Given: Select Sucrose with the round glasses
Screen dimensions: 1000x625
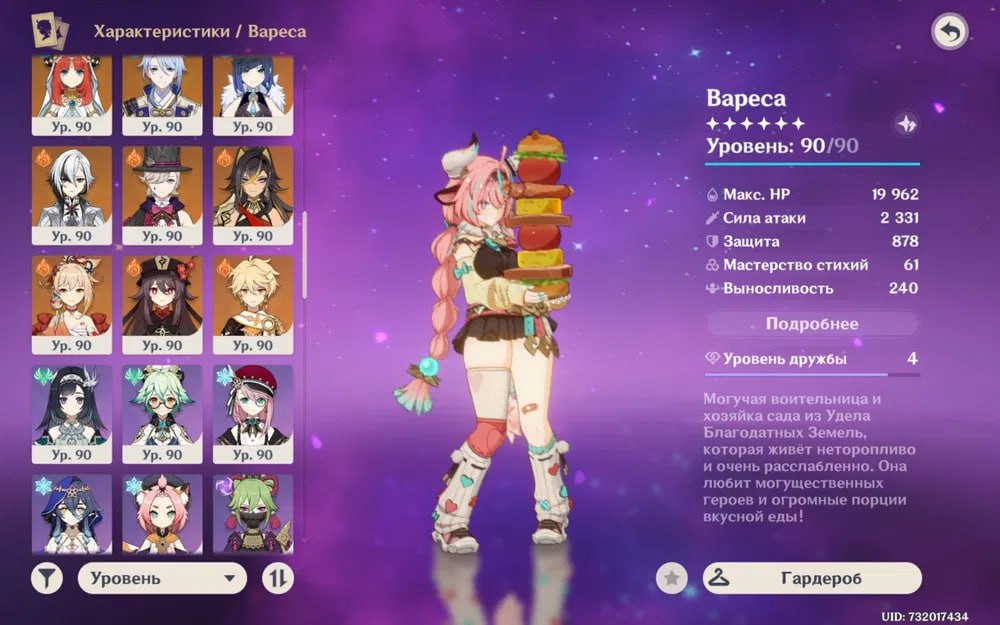Looking at the screenshot, I should coord(162,413).
